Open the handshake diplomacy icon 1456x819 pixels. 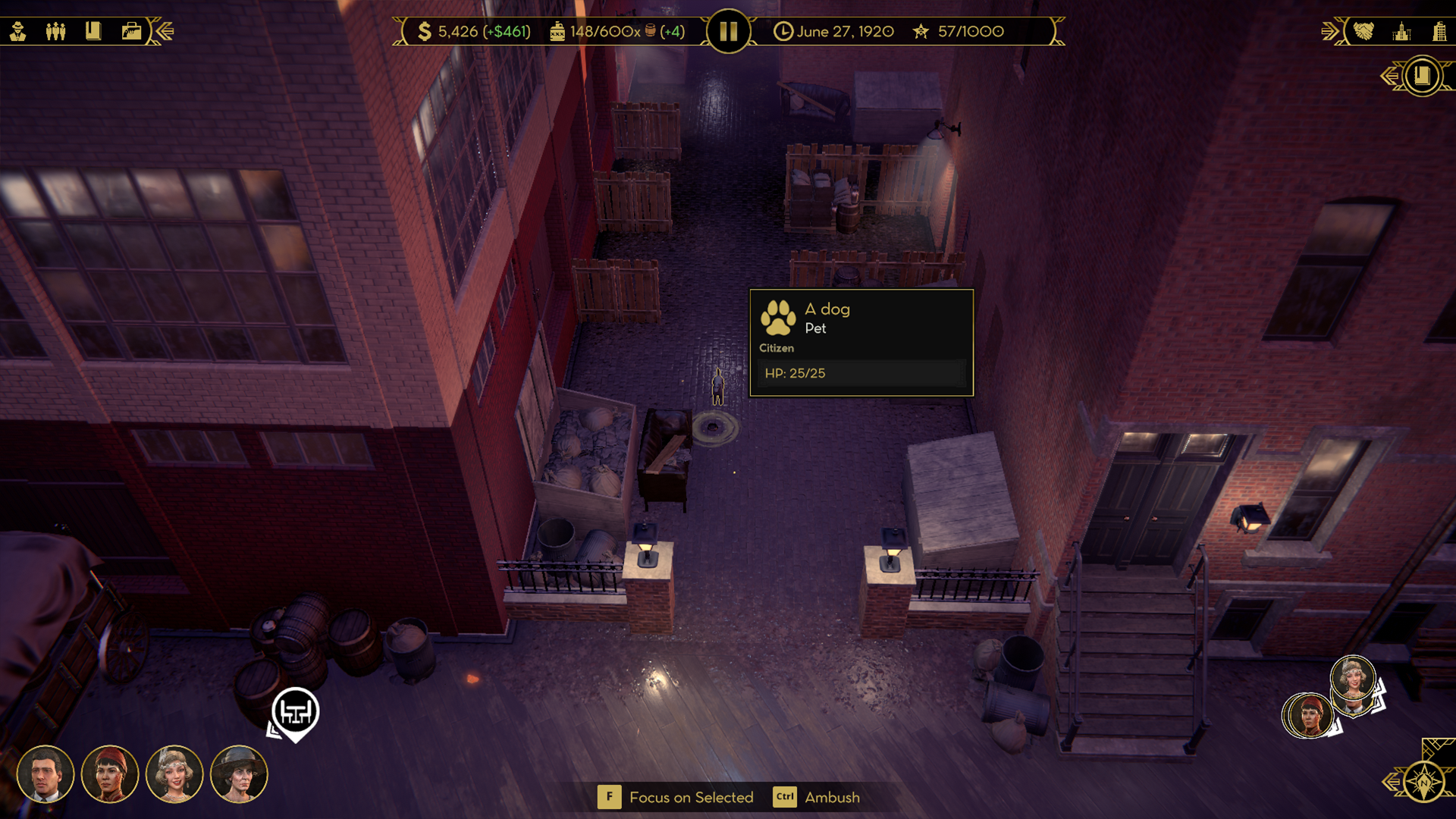point(1363,31)
